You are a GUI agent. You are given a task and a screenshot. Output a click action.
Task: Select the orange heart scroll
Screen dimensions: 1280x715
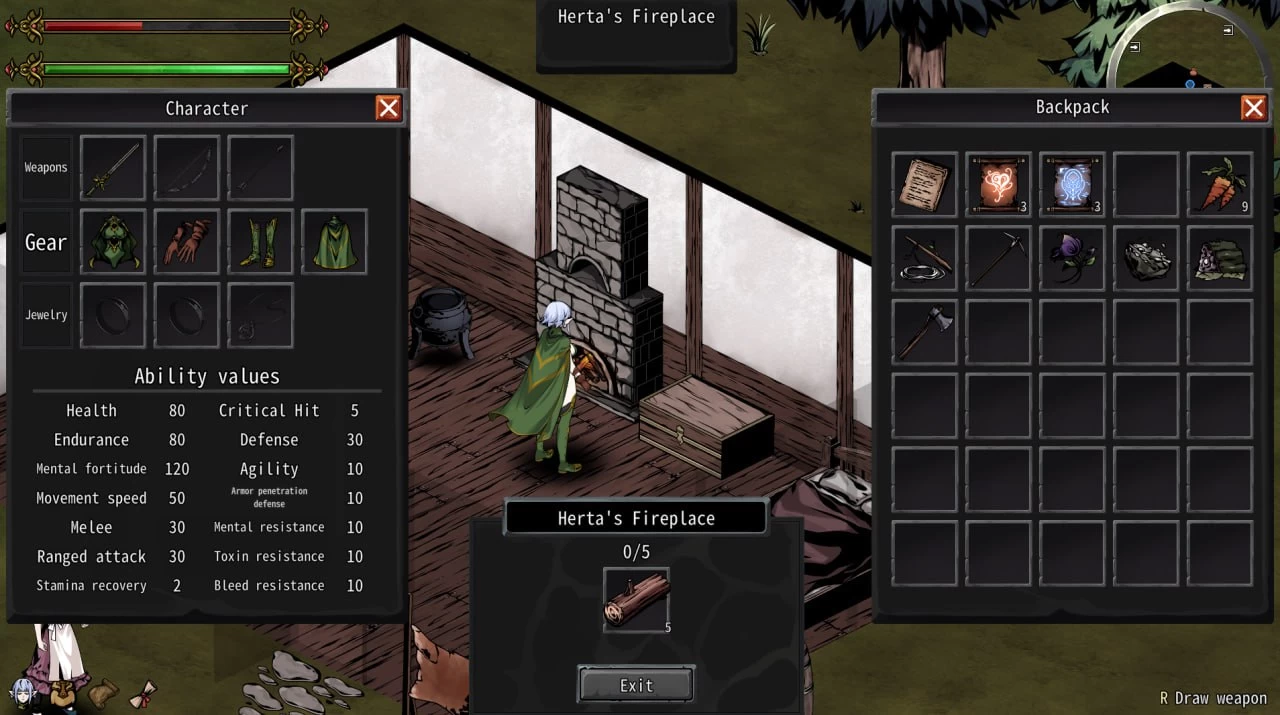(x=998, y=185)
